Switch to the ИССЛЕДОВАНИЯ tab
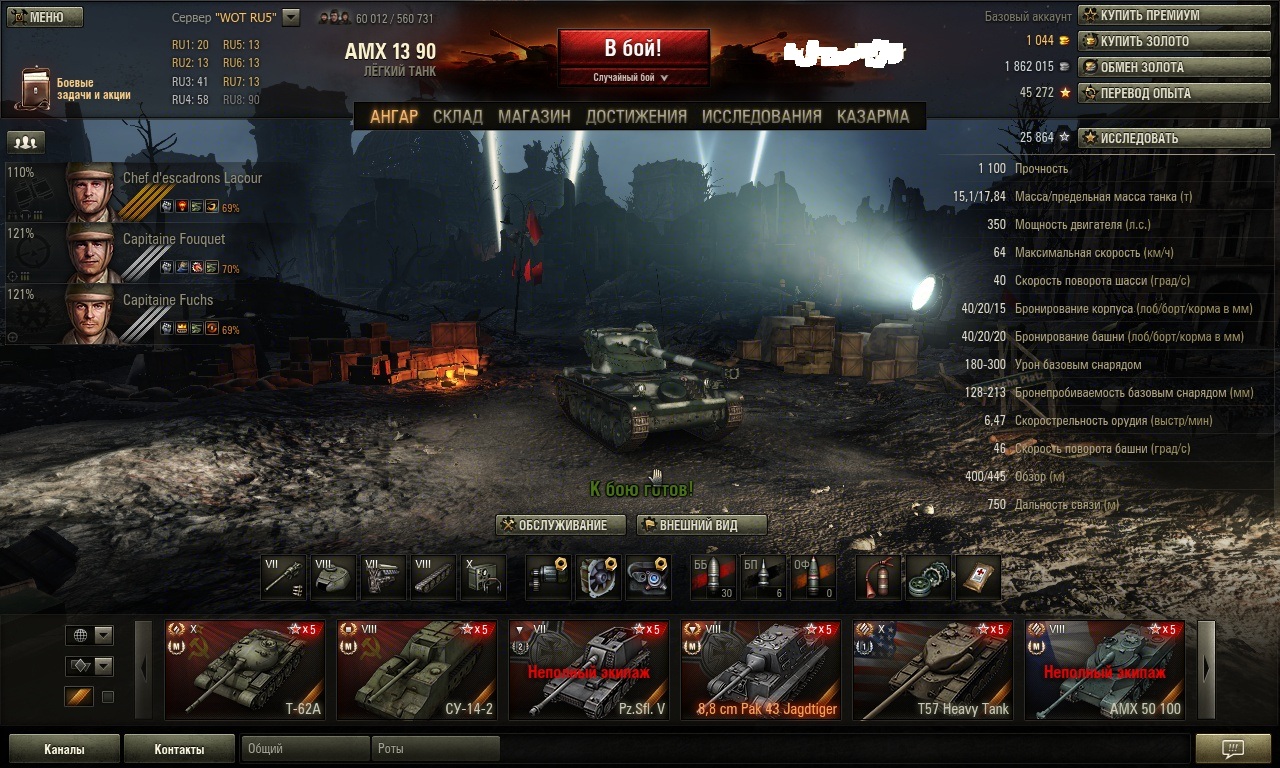Image resolution: width=1280 pixels, height=768 pixels. 761,116
